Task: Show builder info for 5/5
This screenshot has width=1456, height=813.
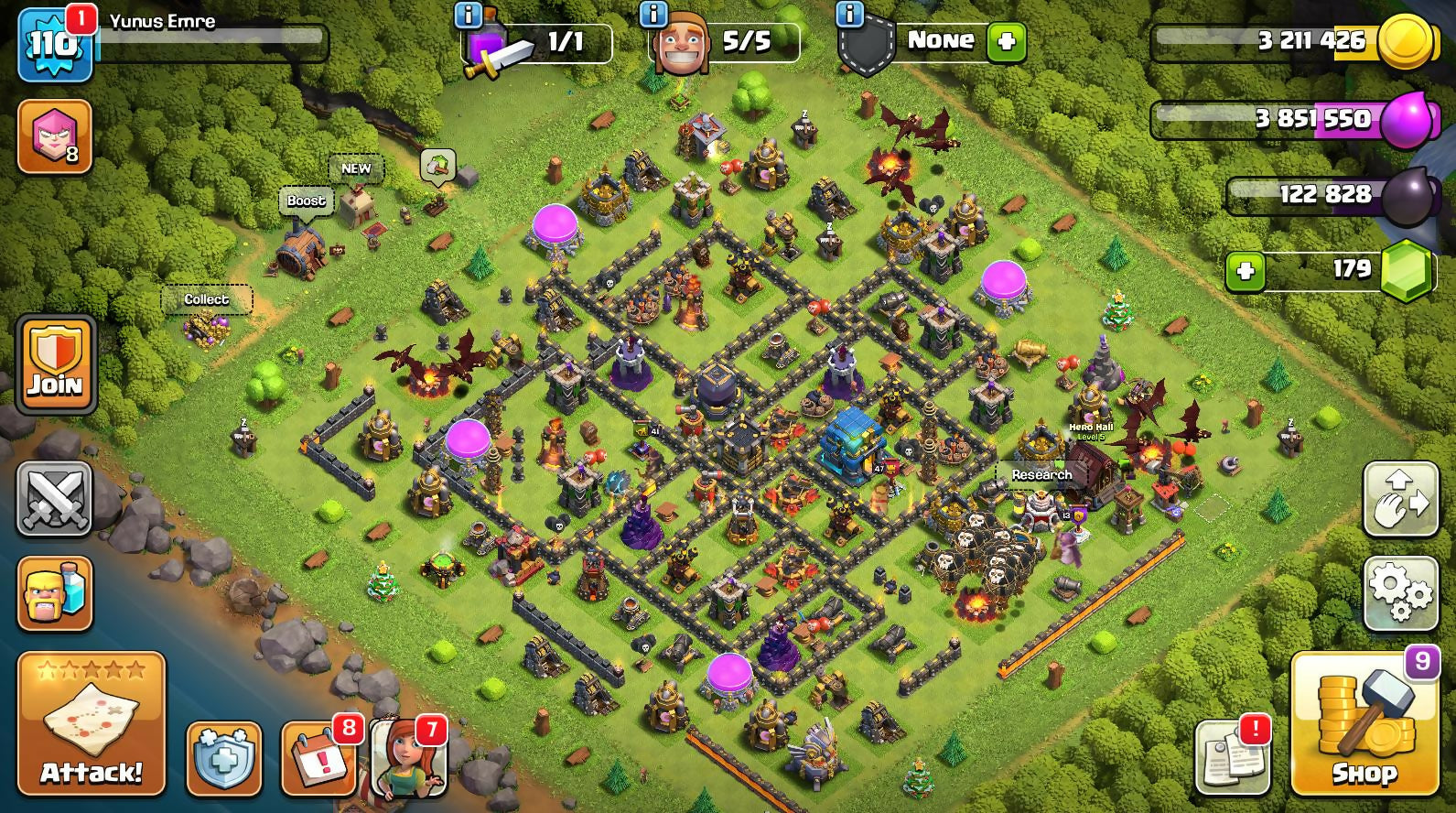Action: point(653,15)
